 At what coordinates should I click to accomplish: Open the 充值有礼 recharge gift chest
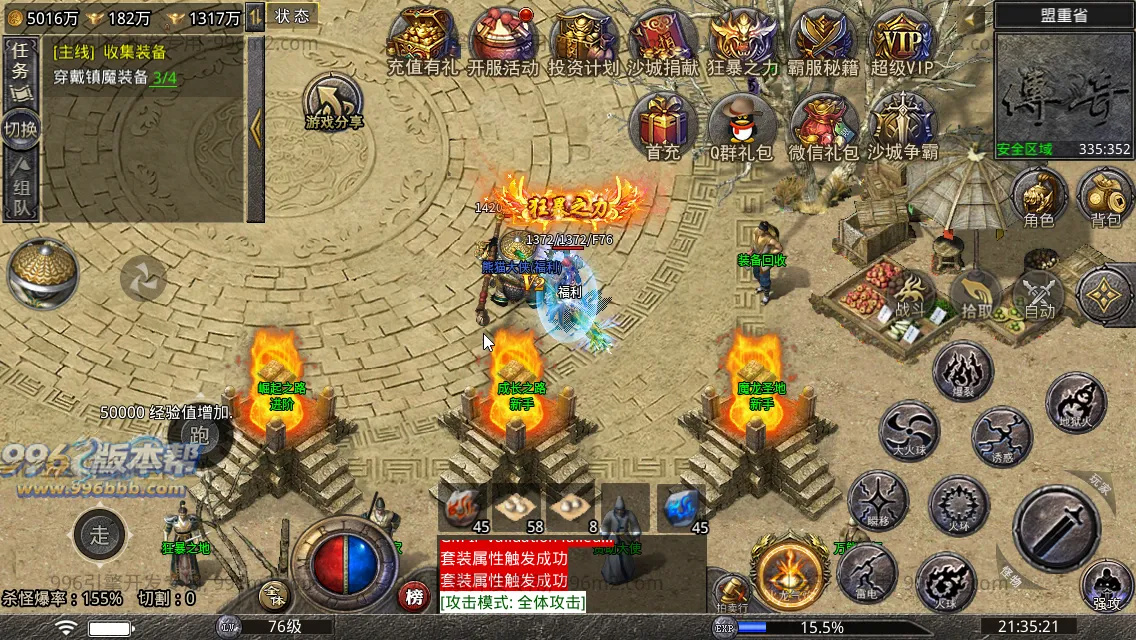[x=420, y=40]
